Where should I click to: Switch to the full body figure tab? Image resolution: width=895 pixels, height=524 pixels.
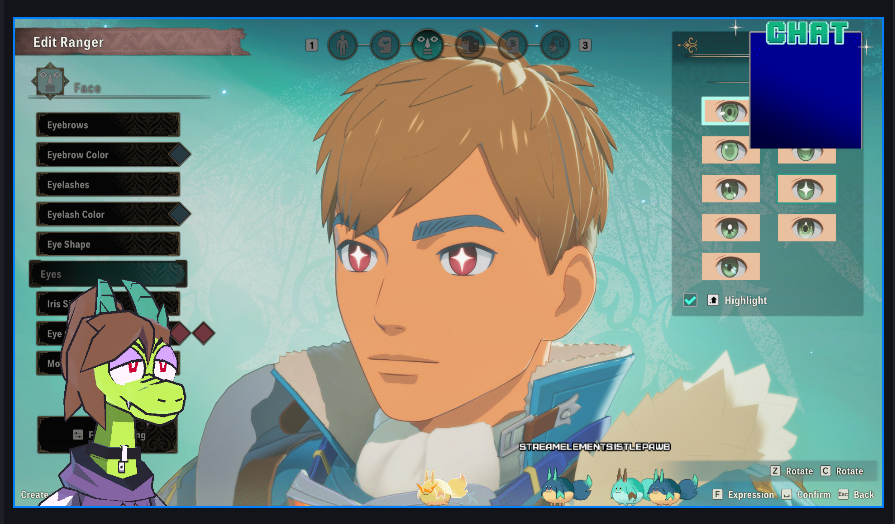click(x=343, y=45)
